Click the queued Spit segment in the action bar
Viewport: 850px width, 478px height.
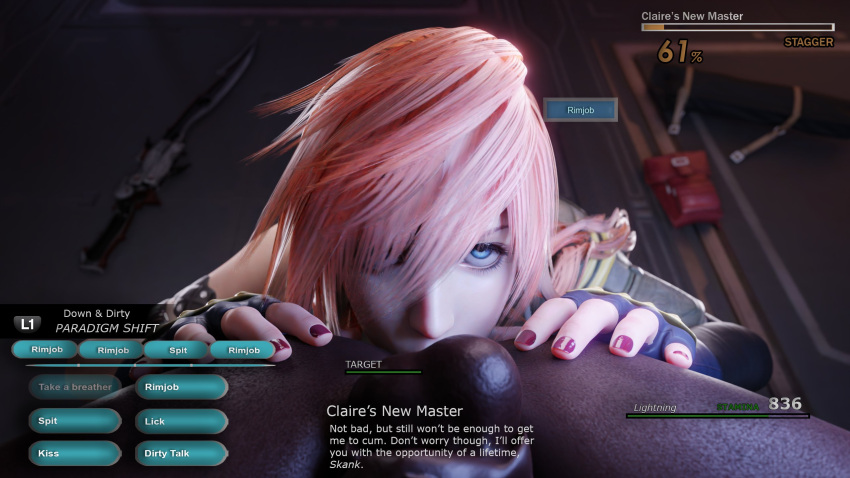(177, 350)
